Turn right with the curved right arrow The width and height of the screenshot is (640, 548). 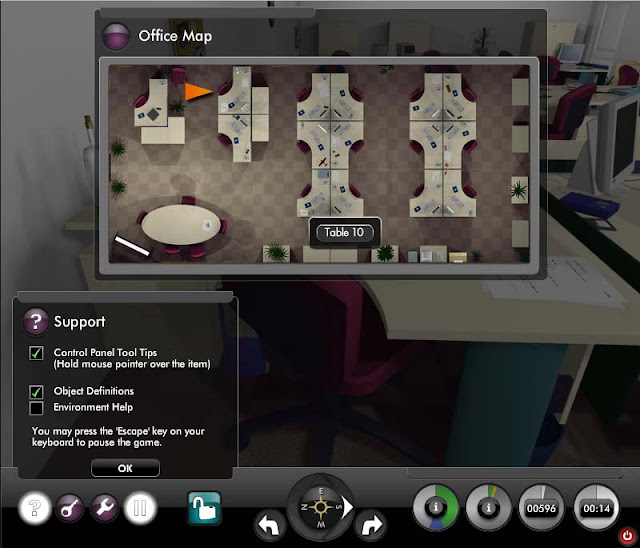371,523
